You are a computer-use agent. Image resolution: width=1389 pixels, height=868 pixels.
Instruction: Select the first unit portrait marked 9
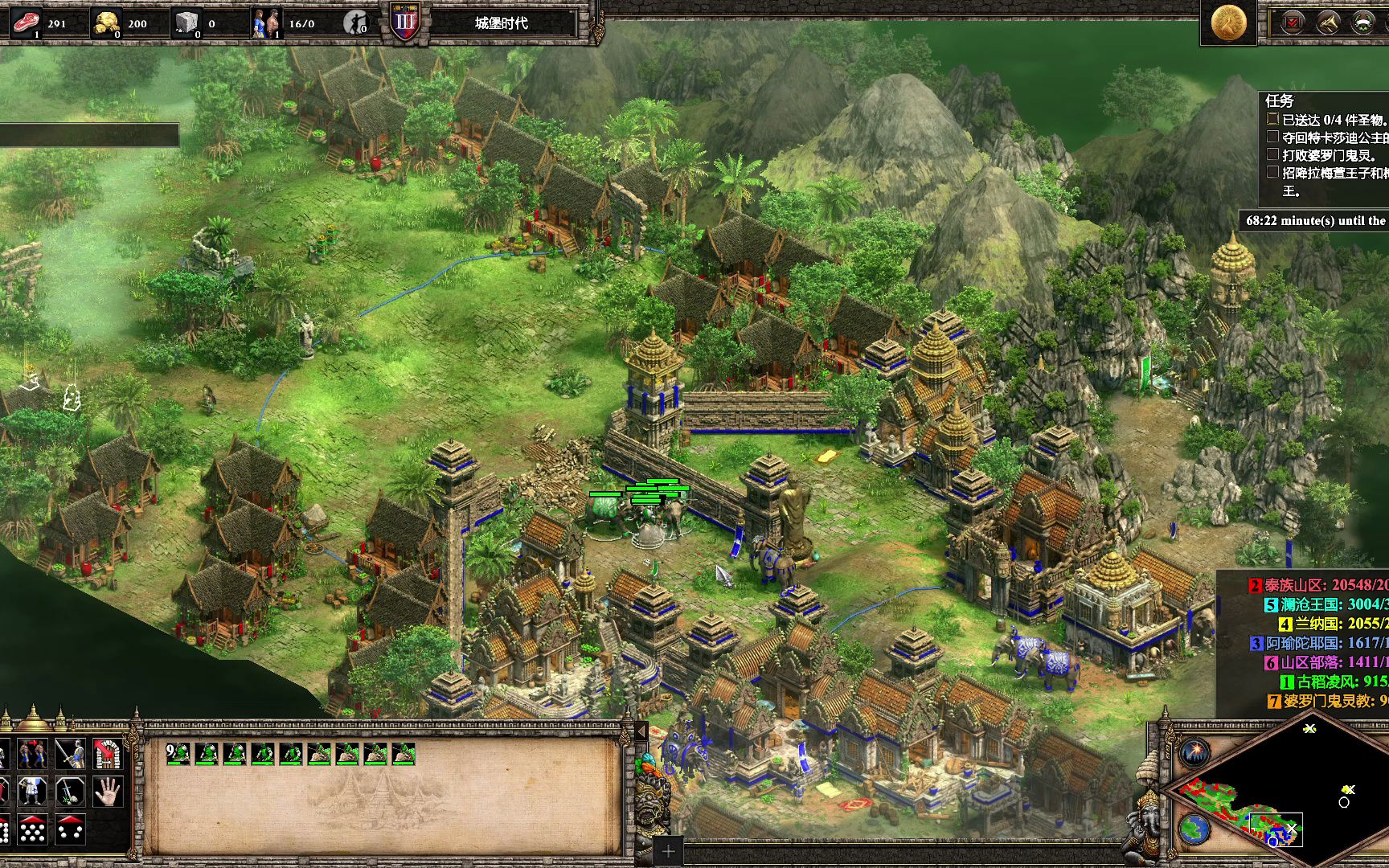click(178, 753)
